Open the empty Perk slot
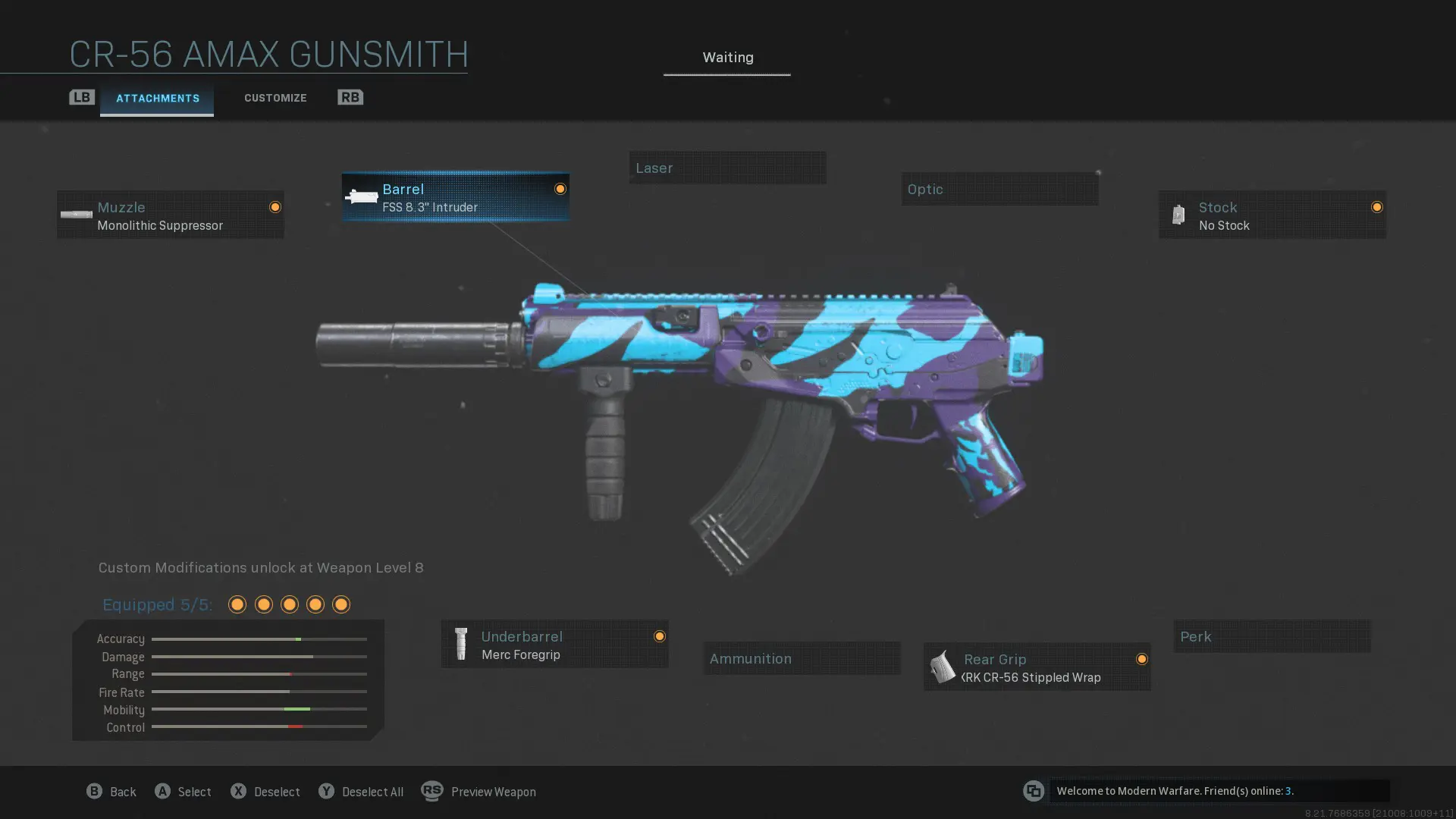The image size is (1456, 819). pyautogui.click(x=1272, y=637)
